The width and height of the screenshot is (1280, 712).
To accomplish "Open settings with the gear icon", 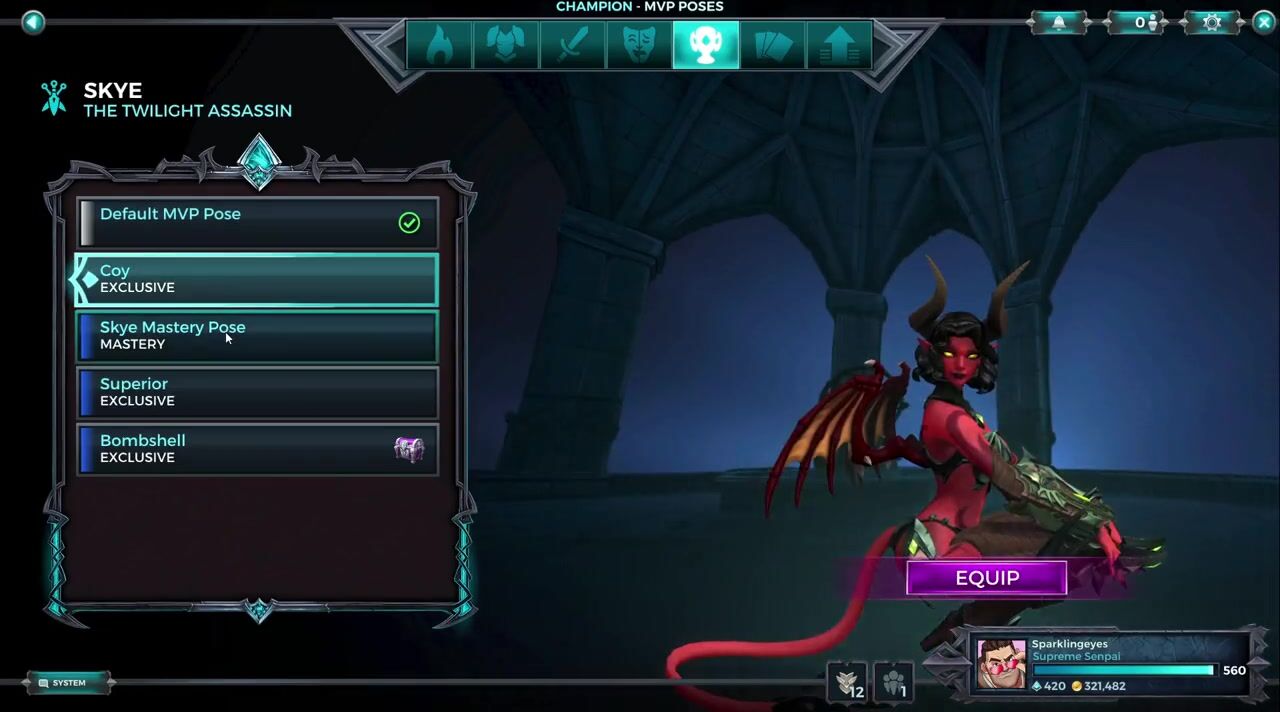I will [1212, 22].
